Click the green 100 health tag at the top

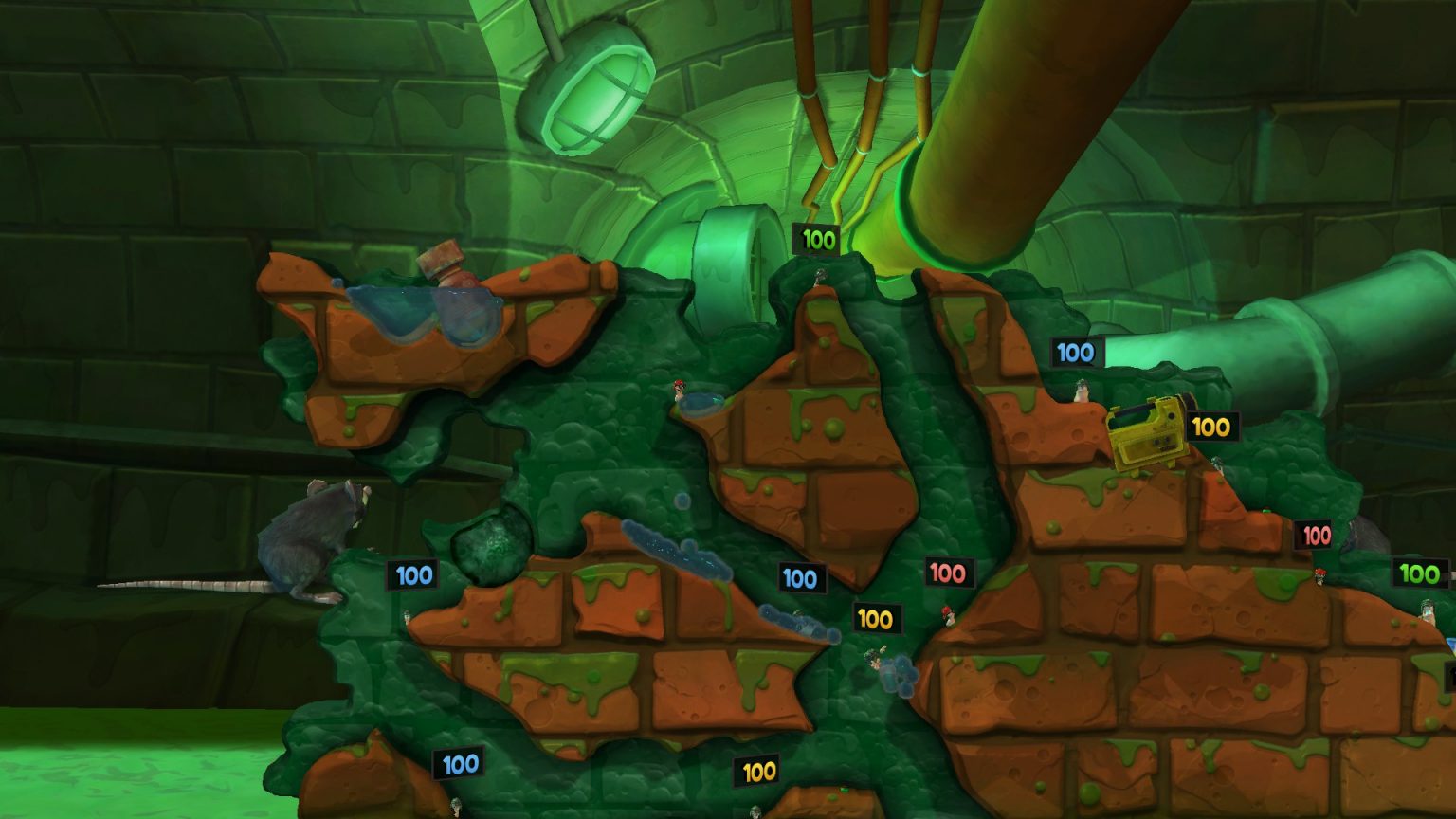[x=817, y=239]
